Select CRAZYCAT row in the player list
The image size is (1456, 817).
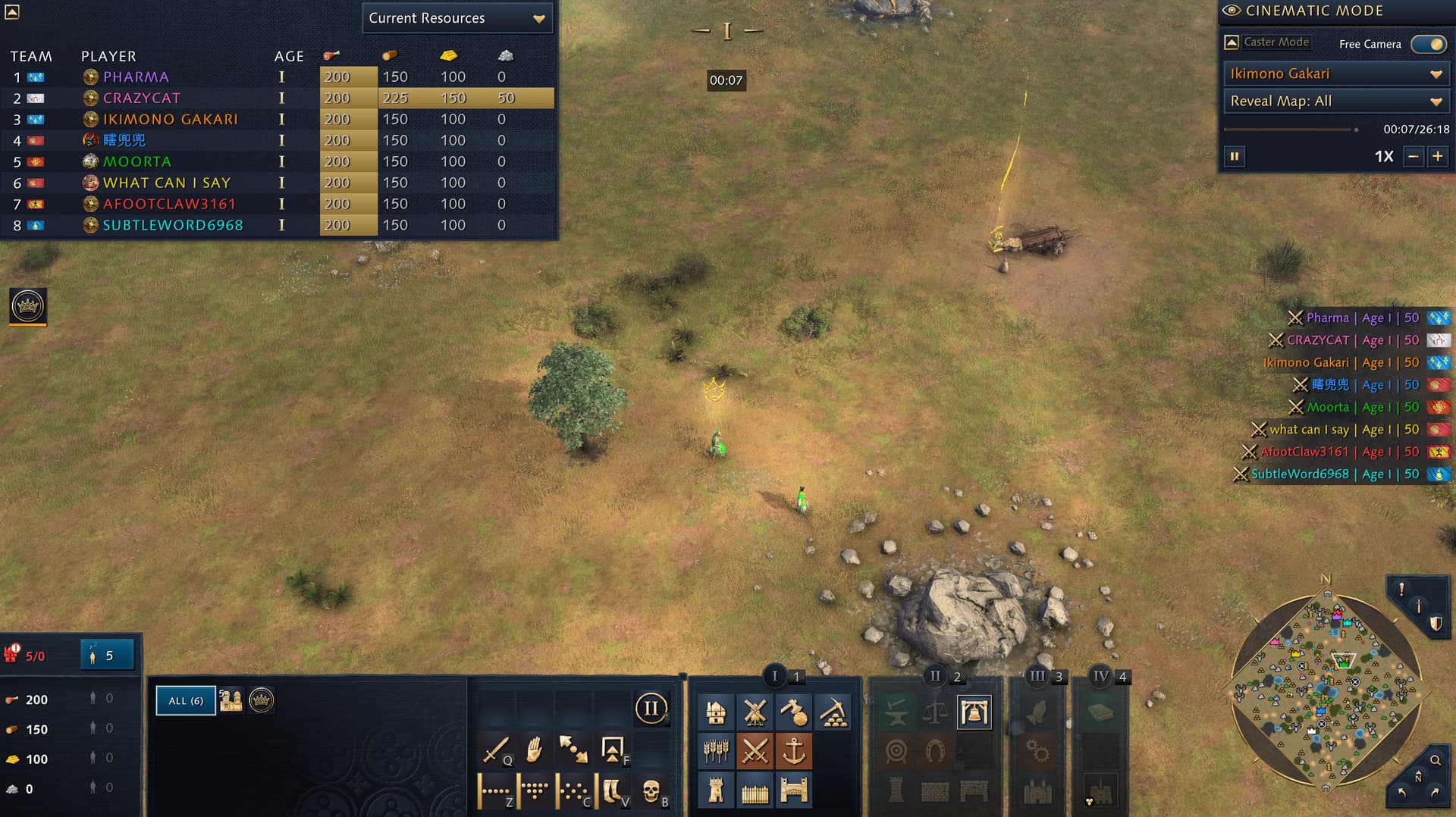(142, 98)
